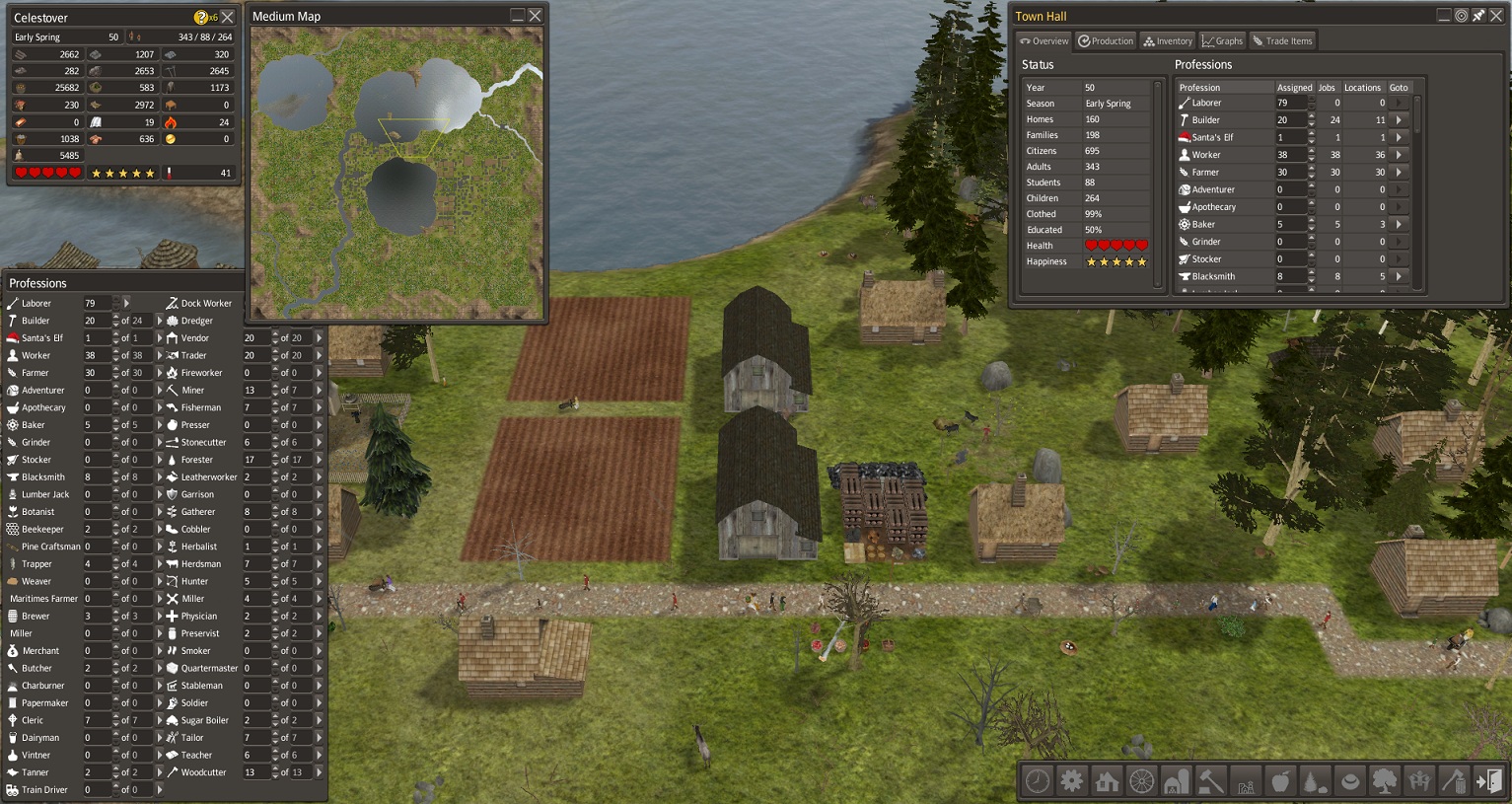The width and height of the screenshot is (1512, 804).
Task: Click the exit door toolbar icon
Action: tap(1488, 781)
